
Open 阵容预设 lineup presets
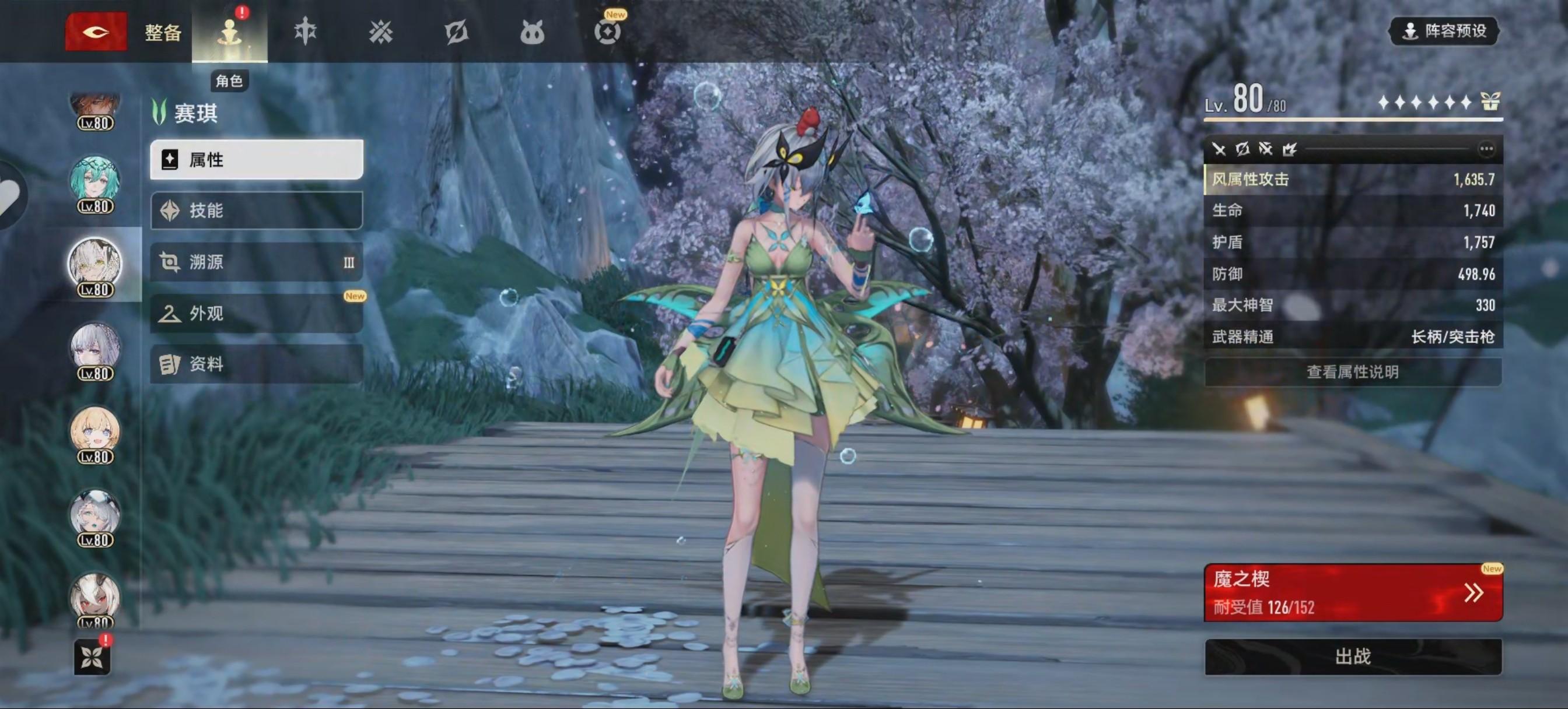[1444, 31]
